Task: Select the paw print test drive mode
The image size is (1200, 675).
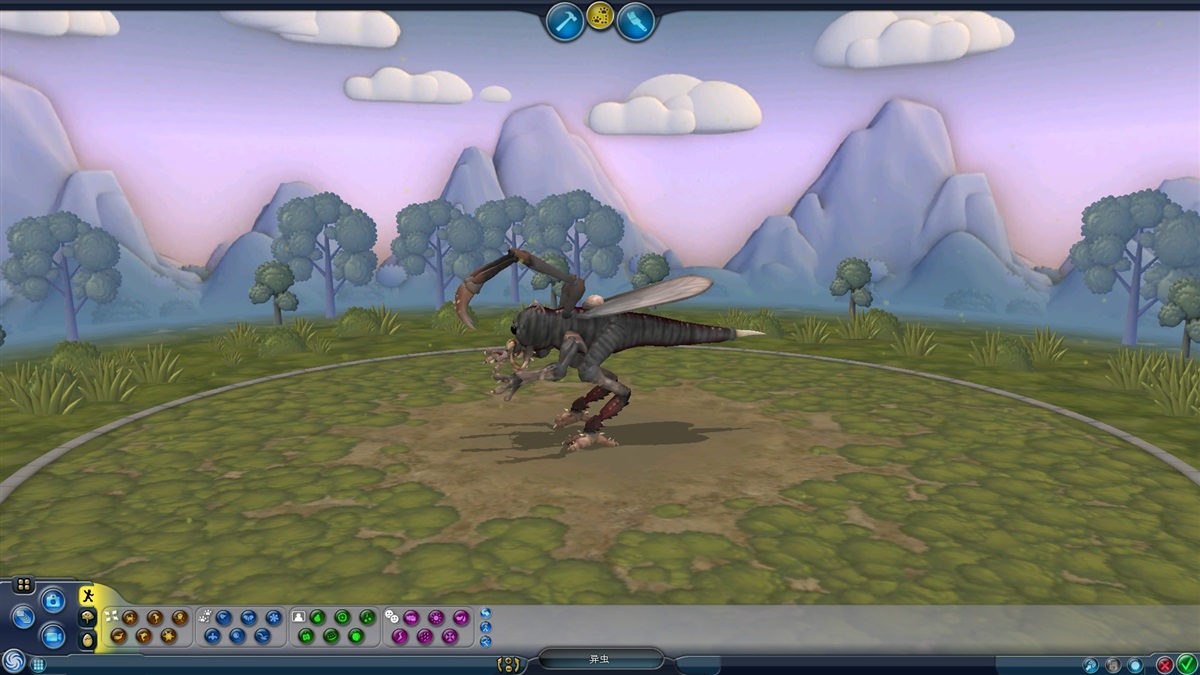Action: tap(600, 16)
